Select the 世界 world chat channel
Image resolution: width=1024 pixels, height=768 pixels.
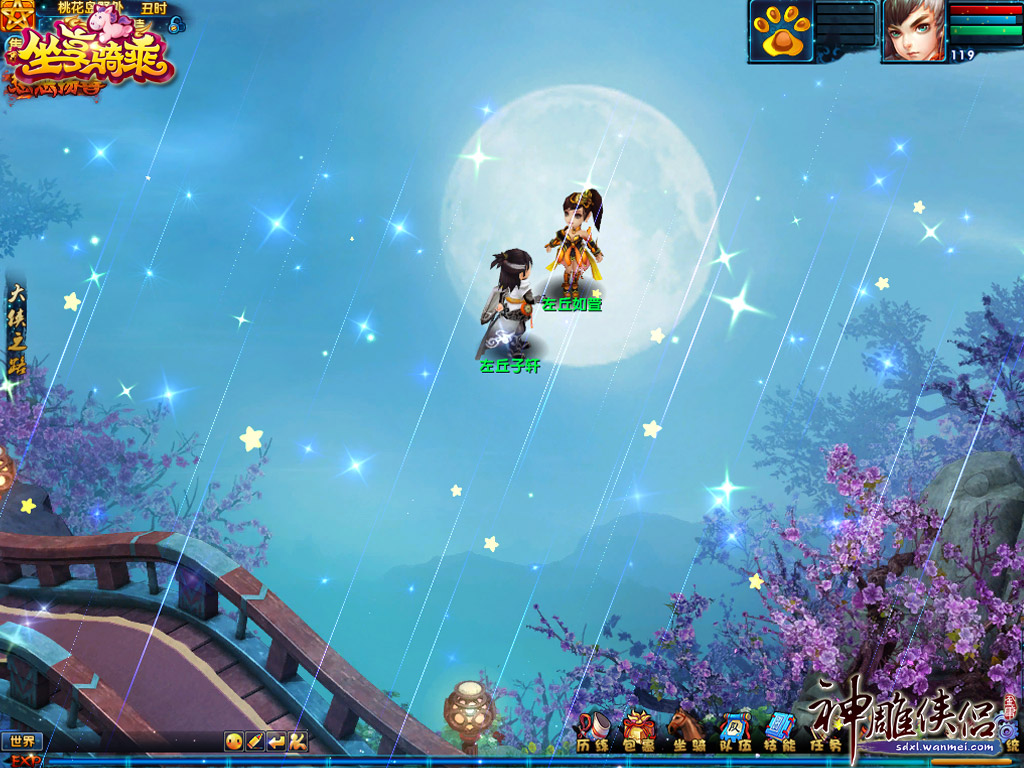(21, 742)
